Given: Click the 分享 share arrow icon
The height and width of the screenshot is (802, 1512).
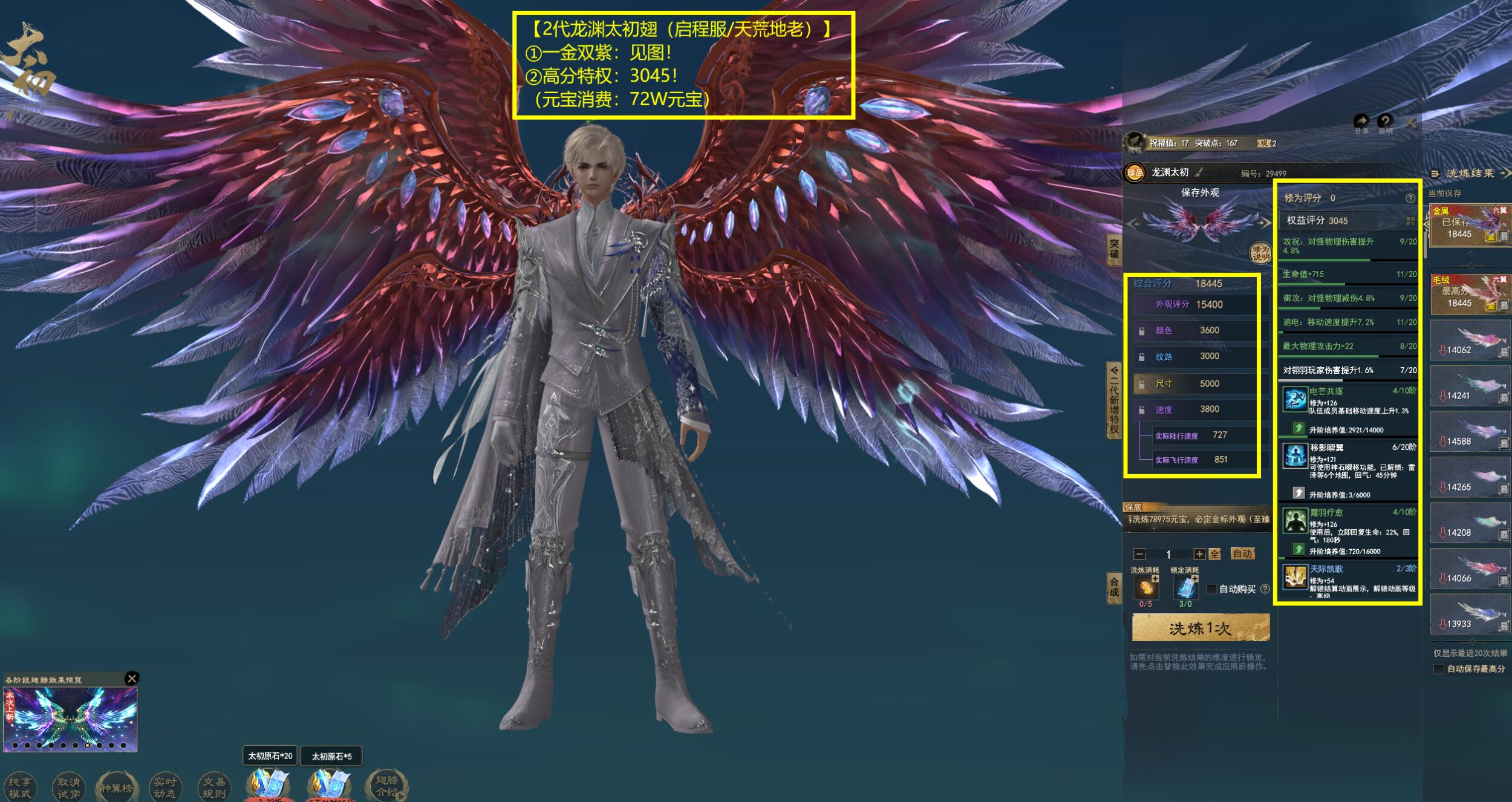Looking at the screenshot, I should [x=1361, y=122].
